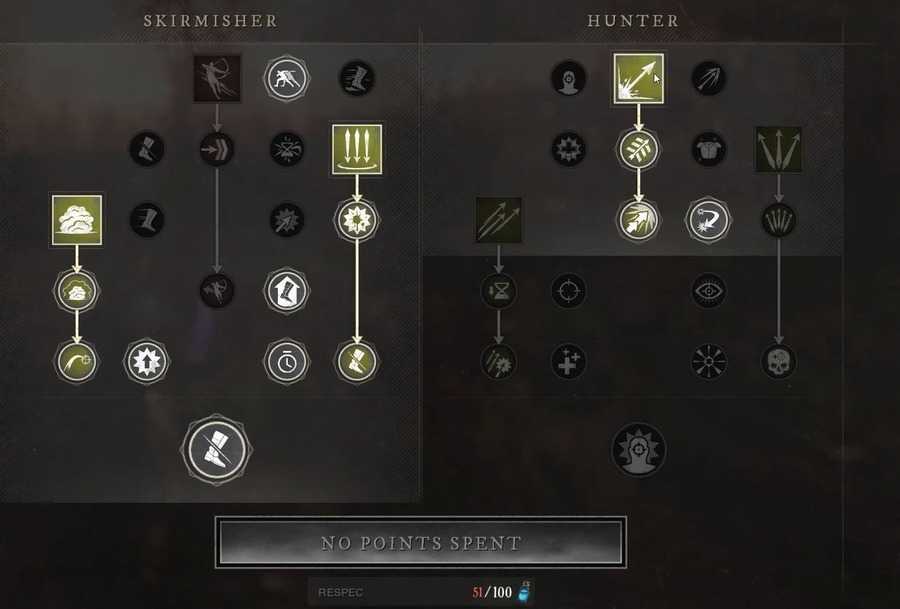Pick the chest armor passive node

click(x=709, y=149)
